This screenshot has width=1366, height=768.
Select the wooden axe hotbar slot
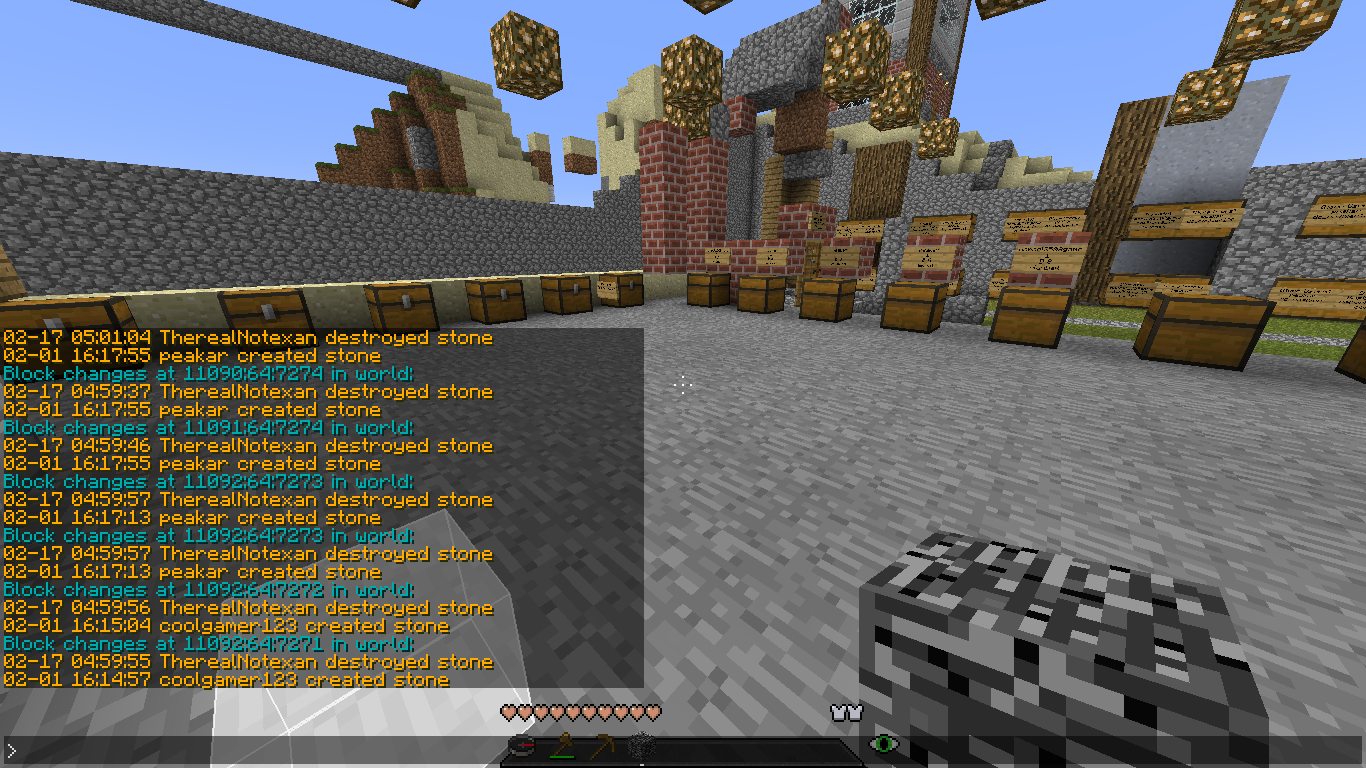[562, 746]
